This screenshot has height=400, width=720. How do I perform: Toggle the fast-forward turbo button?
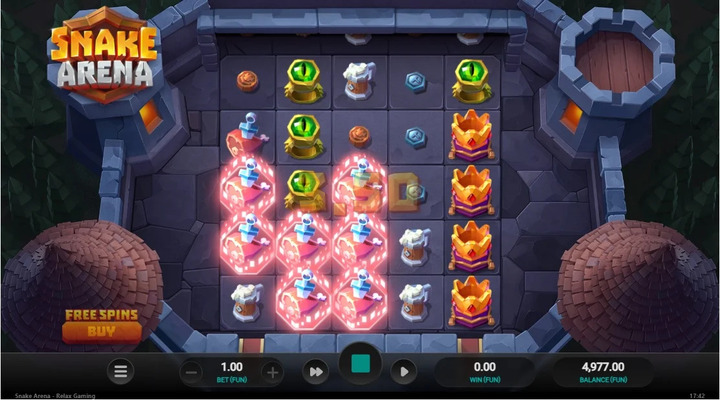[316, 372]
